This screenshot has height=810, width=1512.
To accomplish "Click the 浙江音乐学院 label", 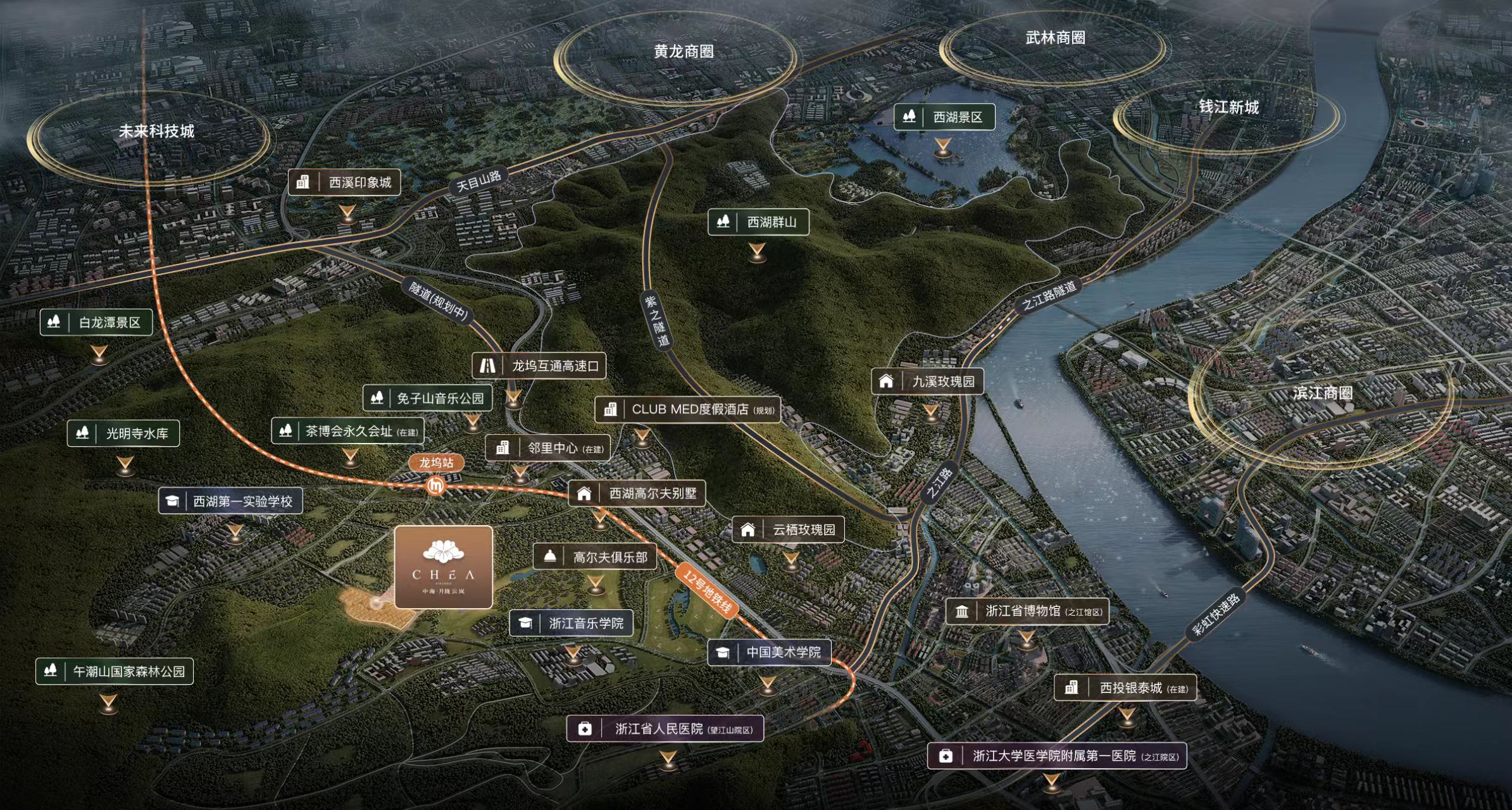I will click(572, 623).
